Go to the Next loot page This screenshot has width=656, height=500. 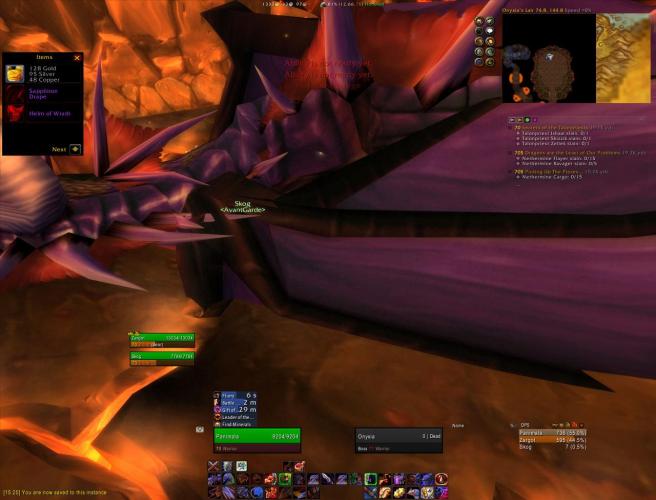(75, 149)
